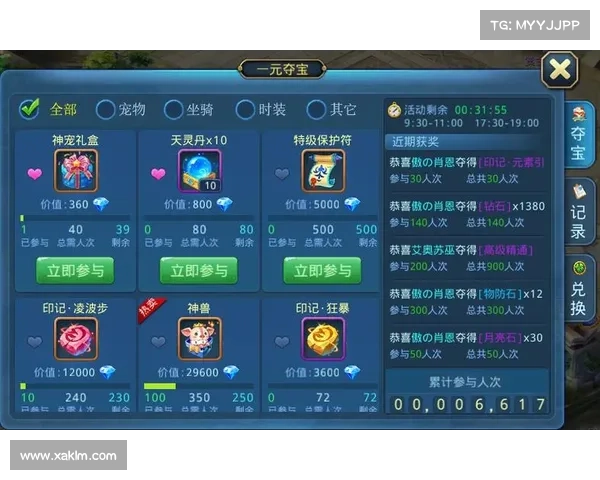600x480 pixels.
Task: Switch filter to 时装
Action: [x=245, y=109]
